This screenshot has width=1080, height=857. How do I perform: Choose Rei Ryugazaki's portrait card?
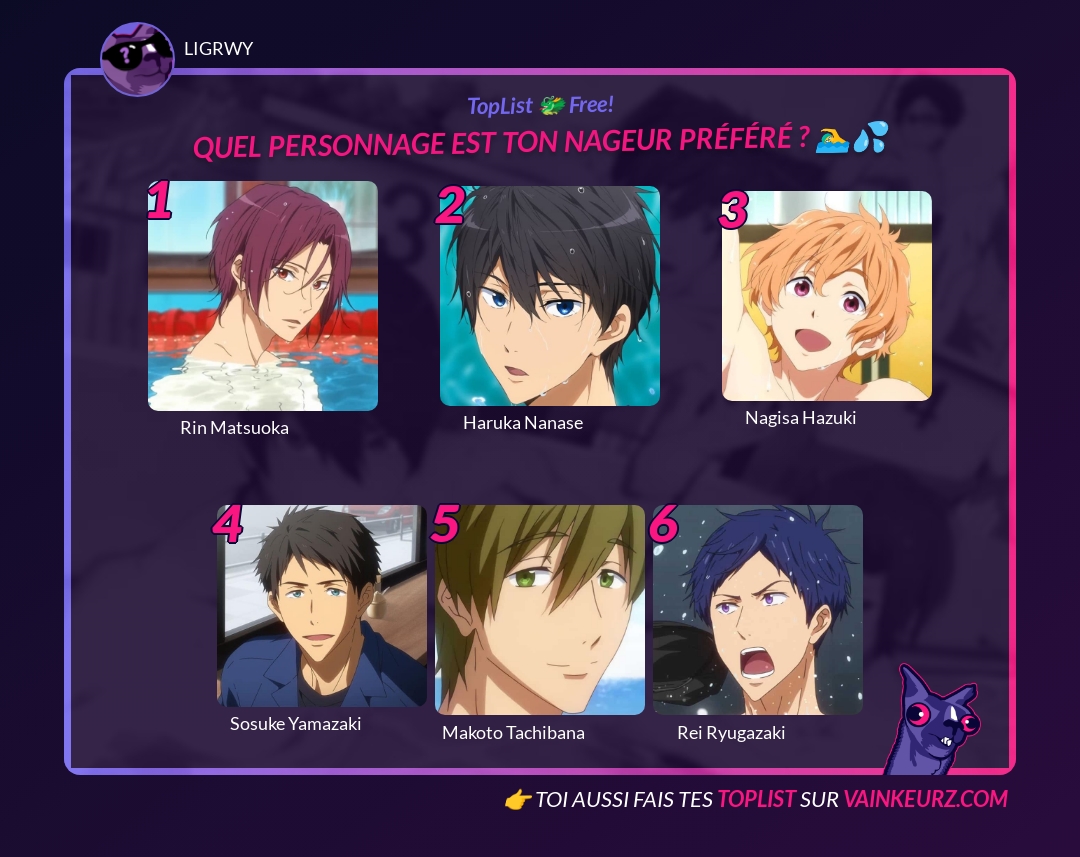coord(758,610)
